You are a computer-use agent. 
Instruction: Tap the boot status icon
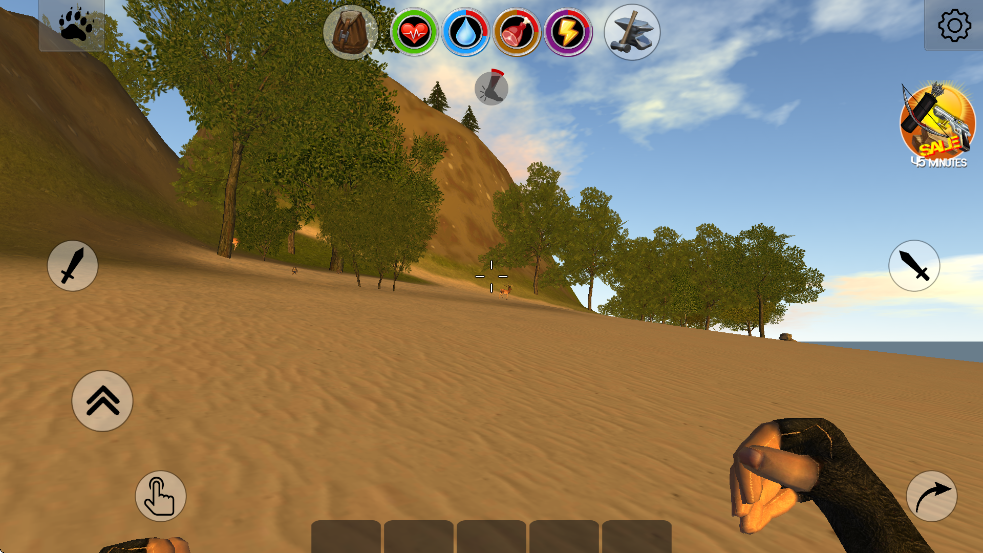pyautogui.click(x=491, y=88)
